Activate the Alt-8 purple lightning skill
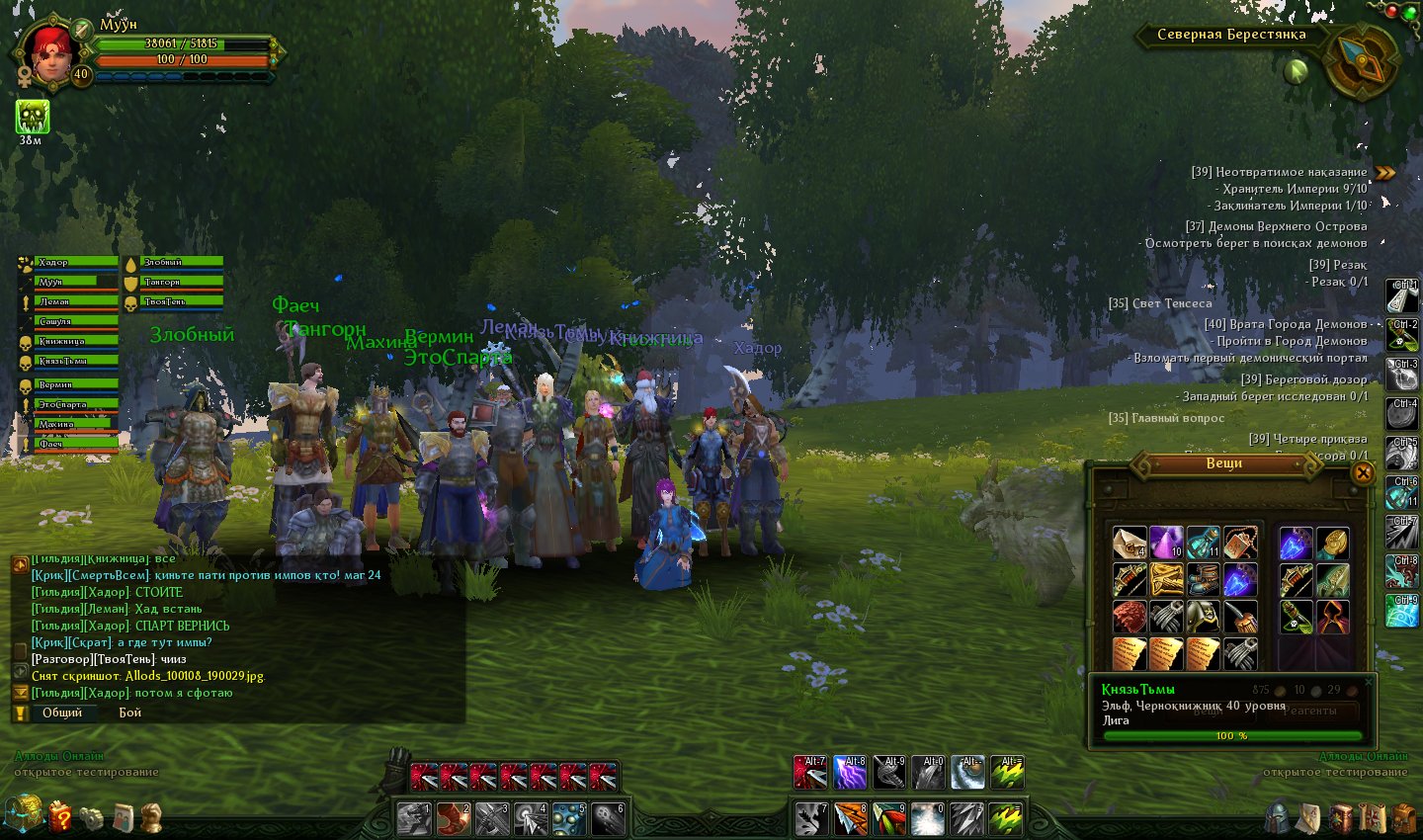Image resolution: width=1423 pixels, height=840 pixels. (x=849, y=772)
